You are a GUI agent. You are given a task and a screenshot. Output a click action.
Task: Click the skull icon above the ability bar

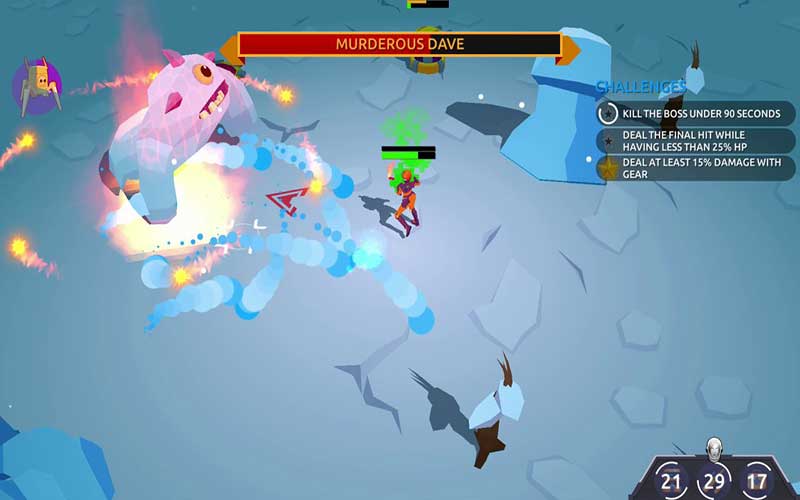[x=714, y=447]
